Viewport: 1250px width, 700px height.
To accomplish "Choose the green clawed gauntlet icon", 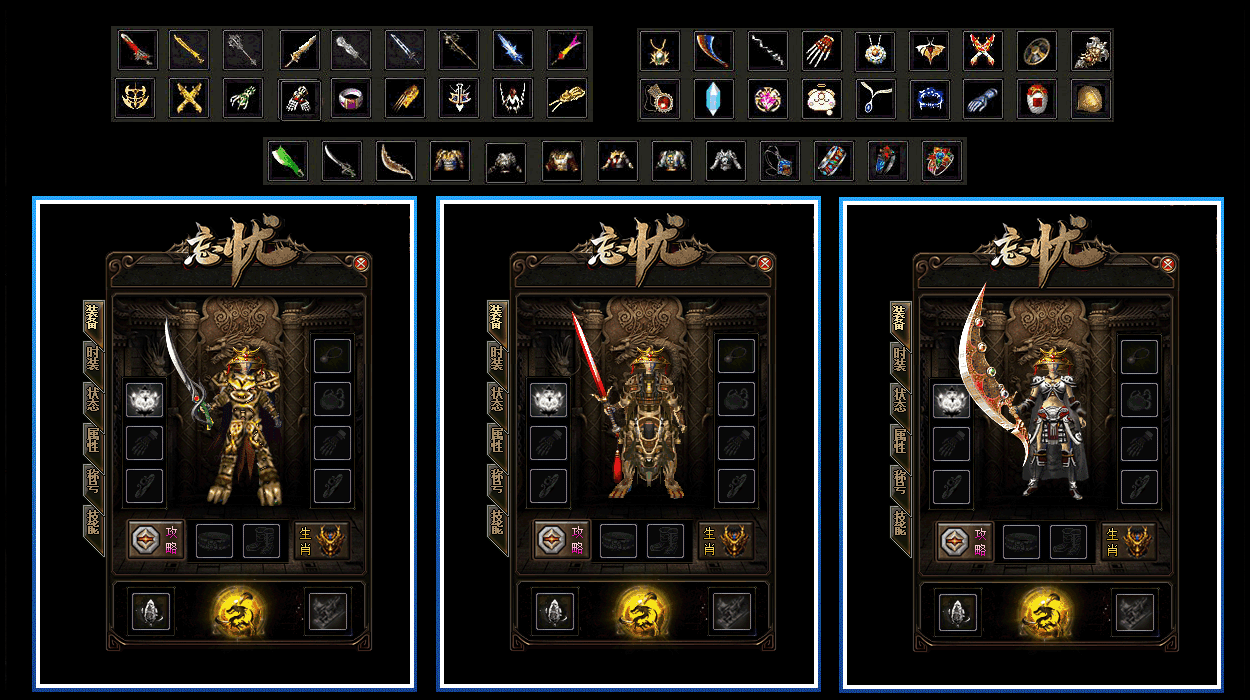I will click(243, 98).
